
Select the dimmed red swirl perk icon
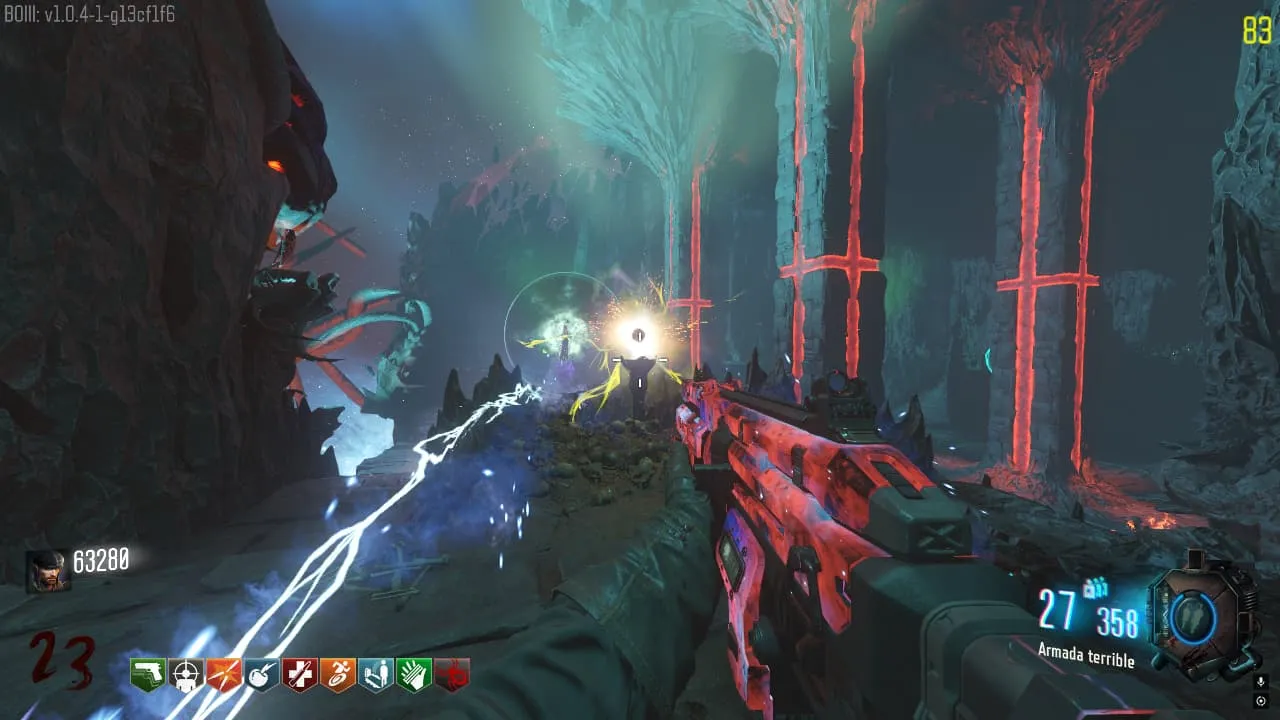click(x=452, y=675)
